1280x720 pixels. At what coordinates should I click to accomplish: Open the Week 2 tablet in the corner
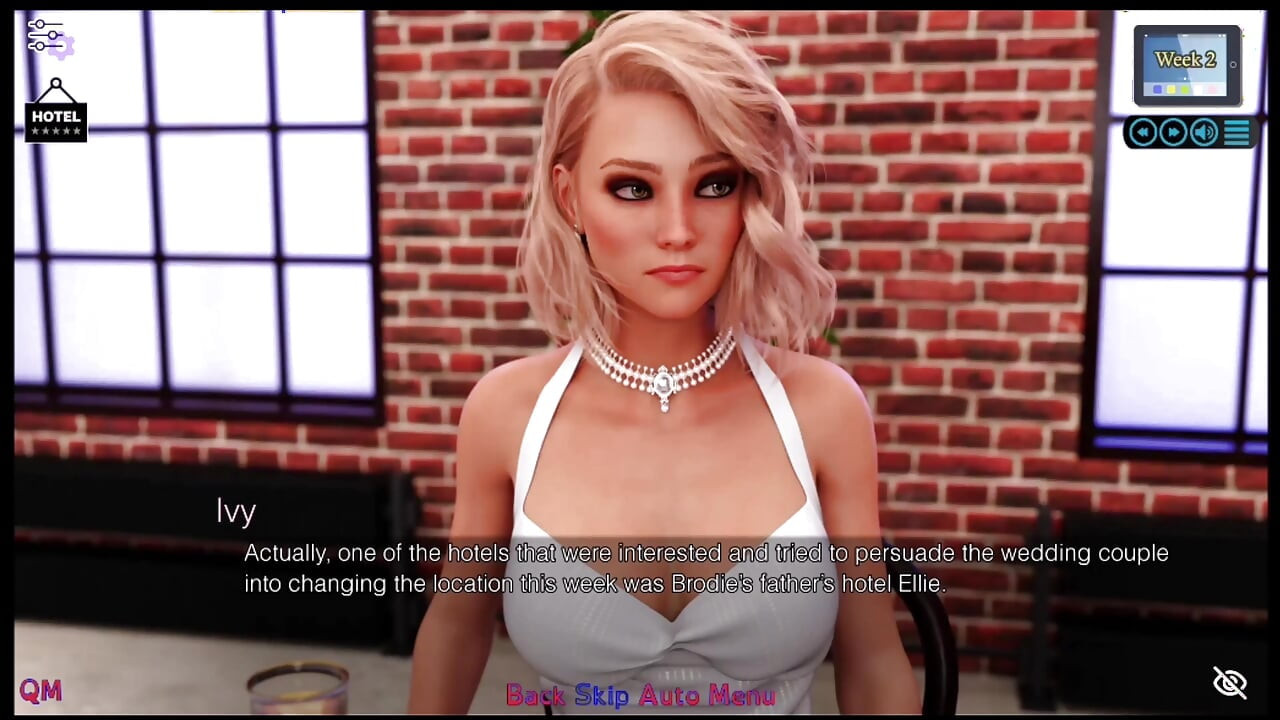click(1185, 65)
